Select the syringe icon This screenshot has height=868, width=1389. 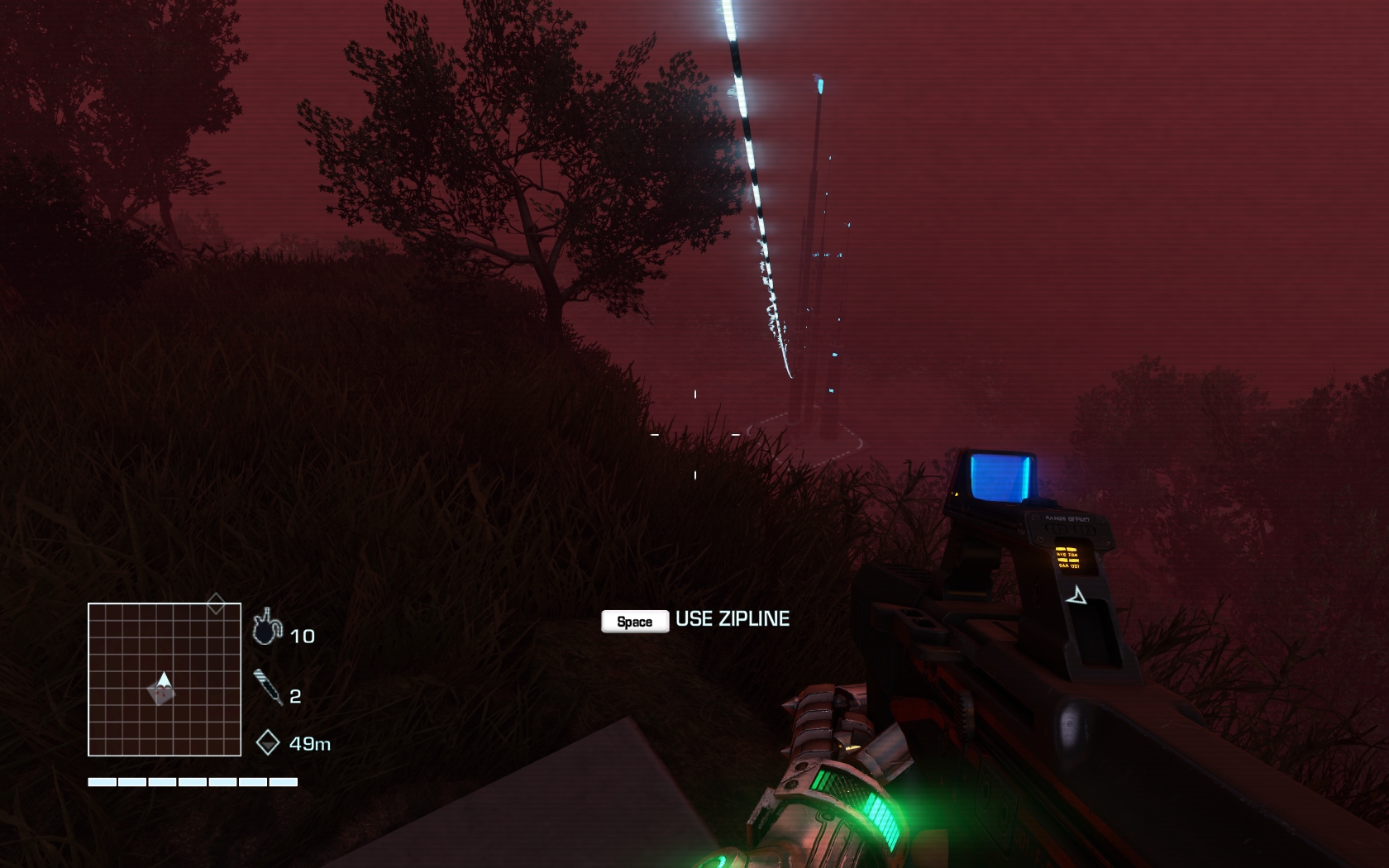click(x=267, y=687)
